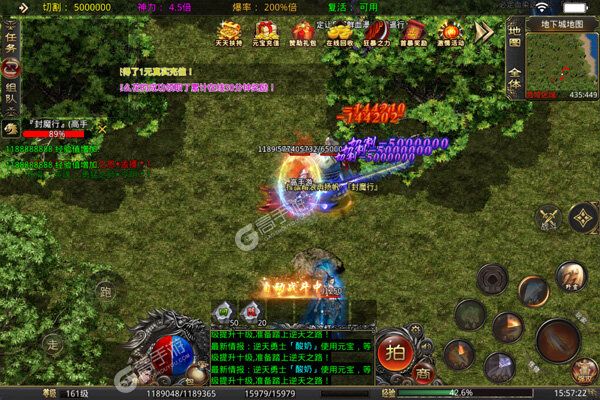Tap the 走 walk mode button
The height and width of the screenshot is (400, 600).
click(x=54, y=341)
